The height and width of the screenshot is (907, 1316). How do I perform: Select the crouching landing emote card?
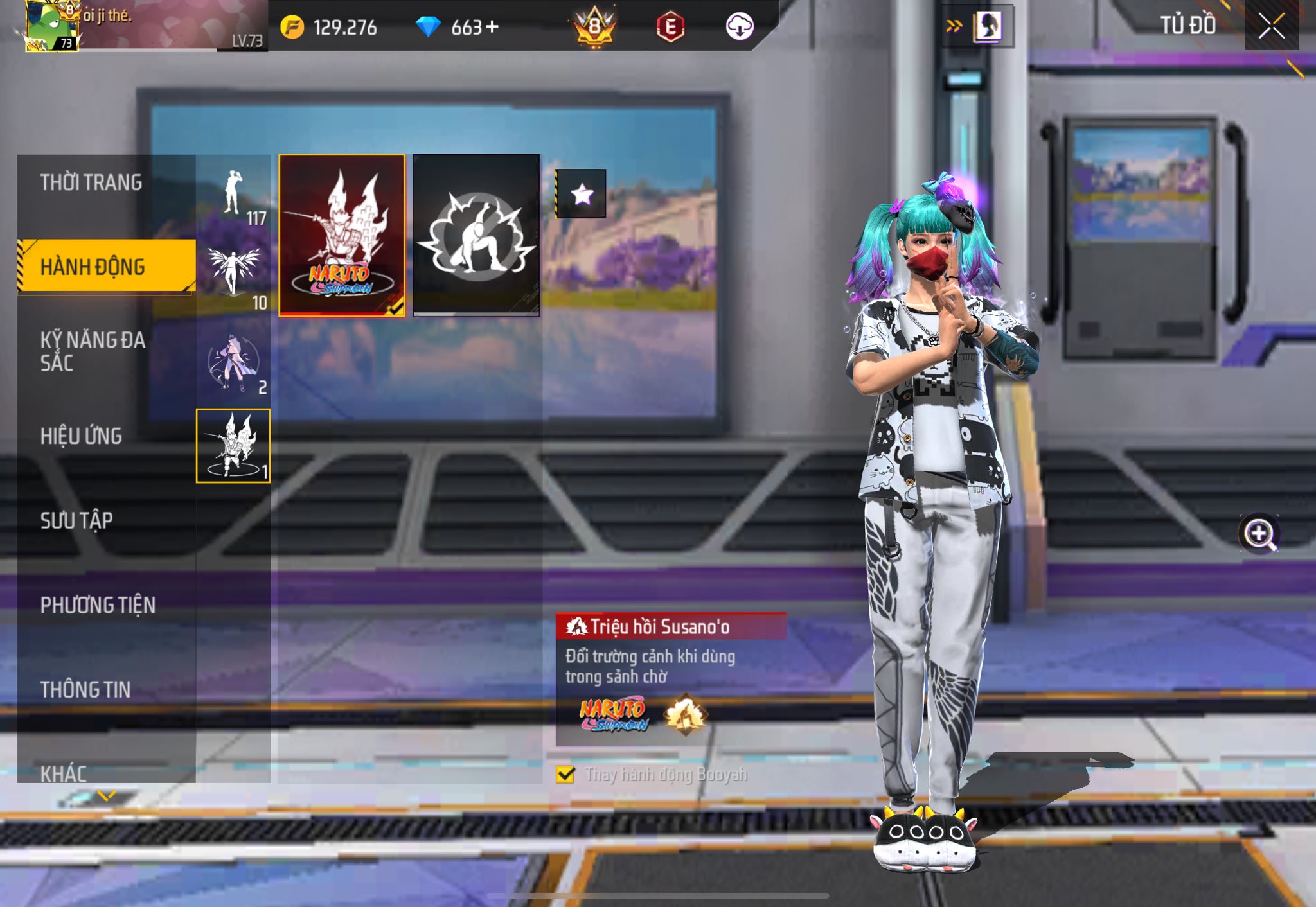476,235
